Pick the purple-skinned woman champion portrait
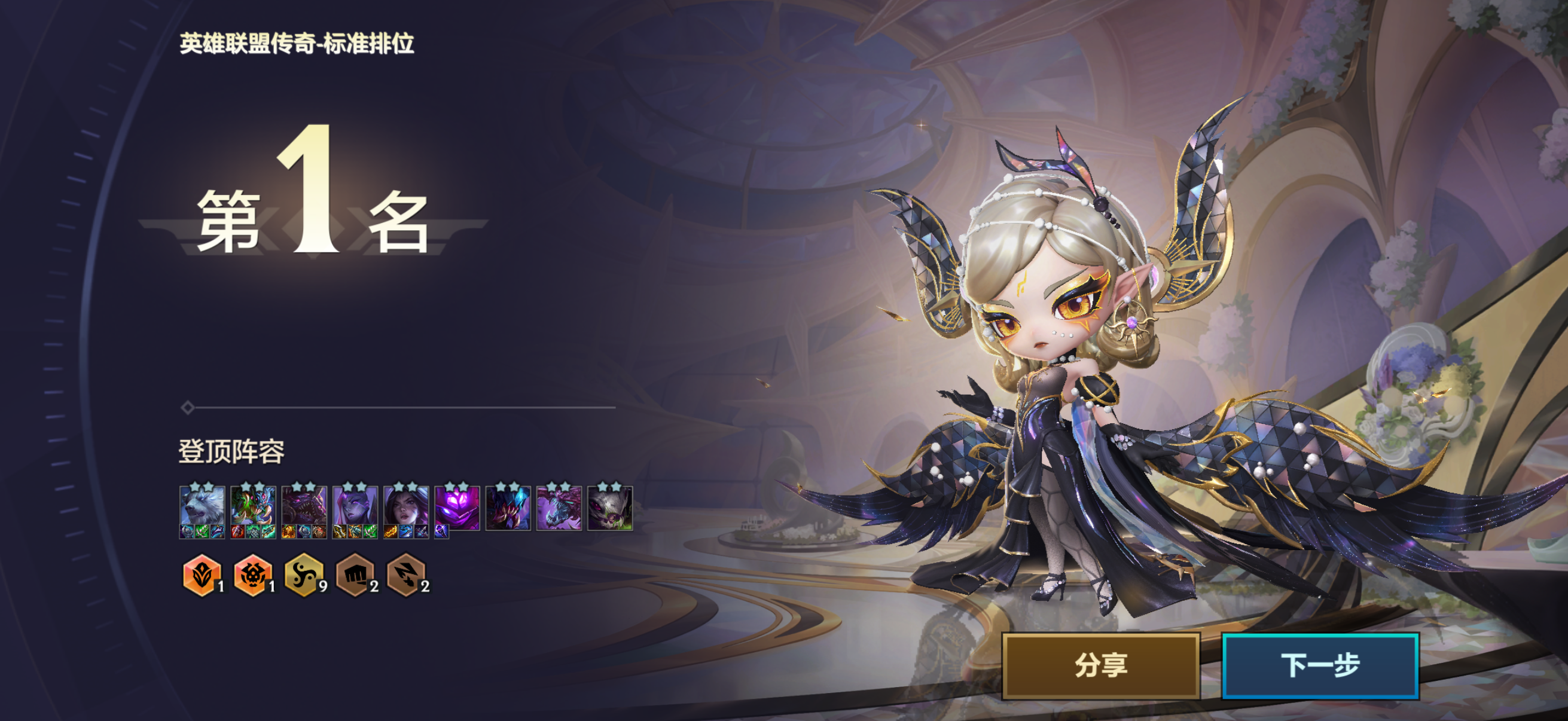This screenshot has width=1568, height=721. point(355,506)
